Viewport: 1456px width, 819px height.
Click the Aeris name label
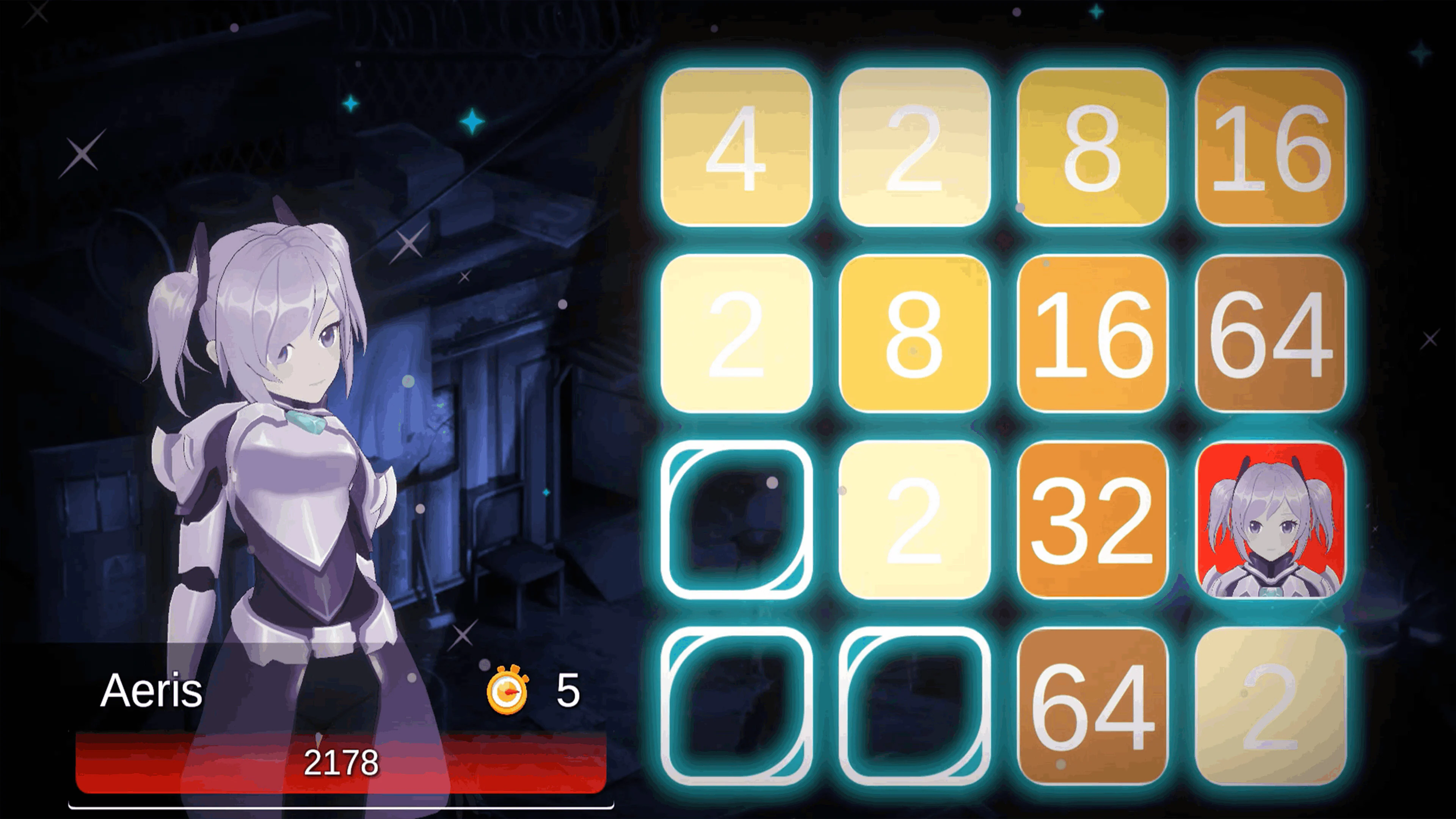tap(152, 690)
